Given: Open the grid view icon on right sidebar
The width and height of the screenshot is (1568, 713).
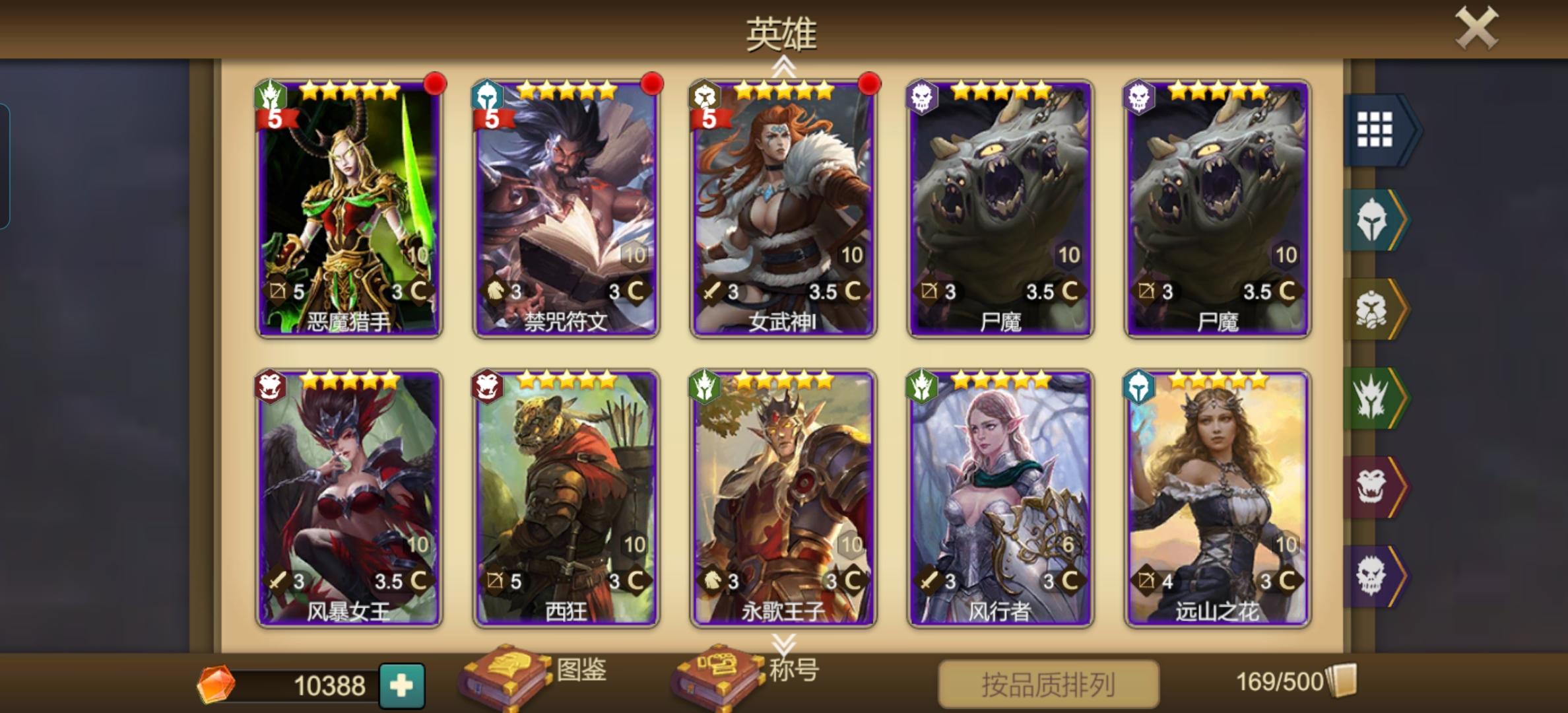Looking at the screenshot, I should coord(1377,130).
